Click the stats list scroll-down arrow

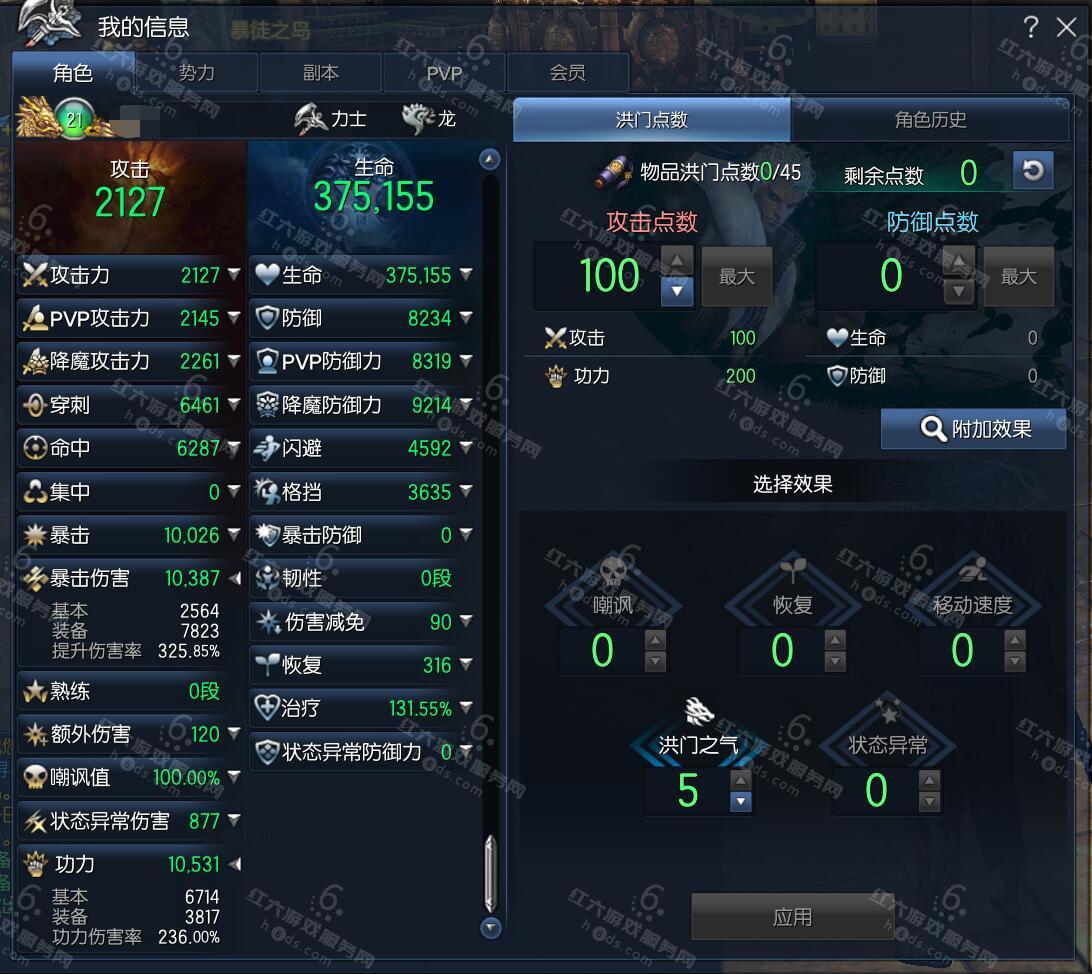tap(490, 928)
